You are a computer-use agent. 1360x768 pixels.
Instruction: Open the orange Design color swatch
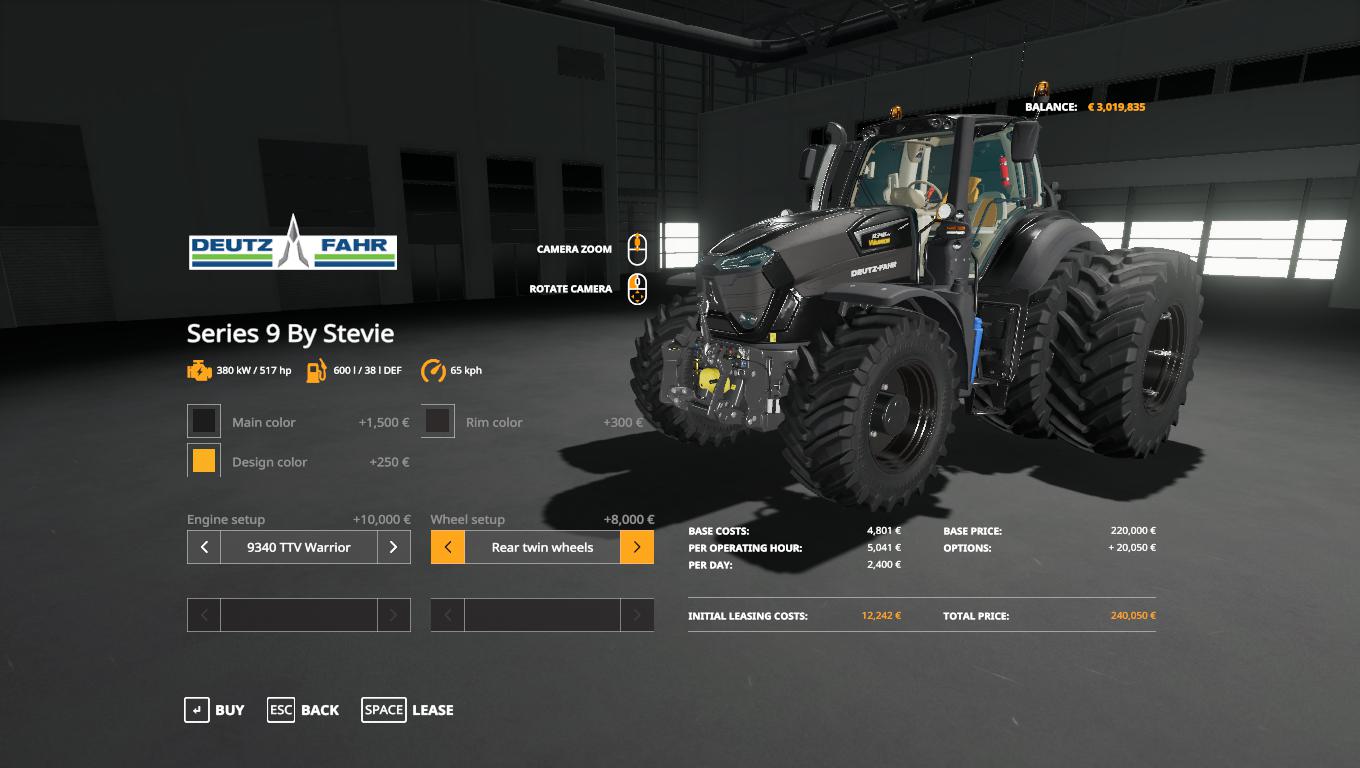pyautogui.click(x=204, y=461)
